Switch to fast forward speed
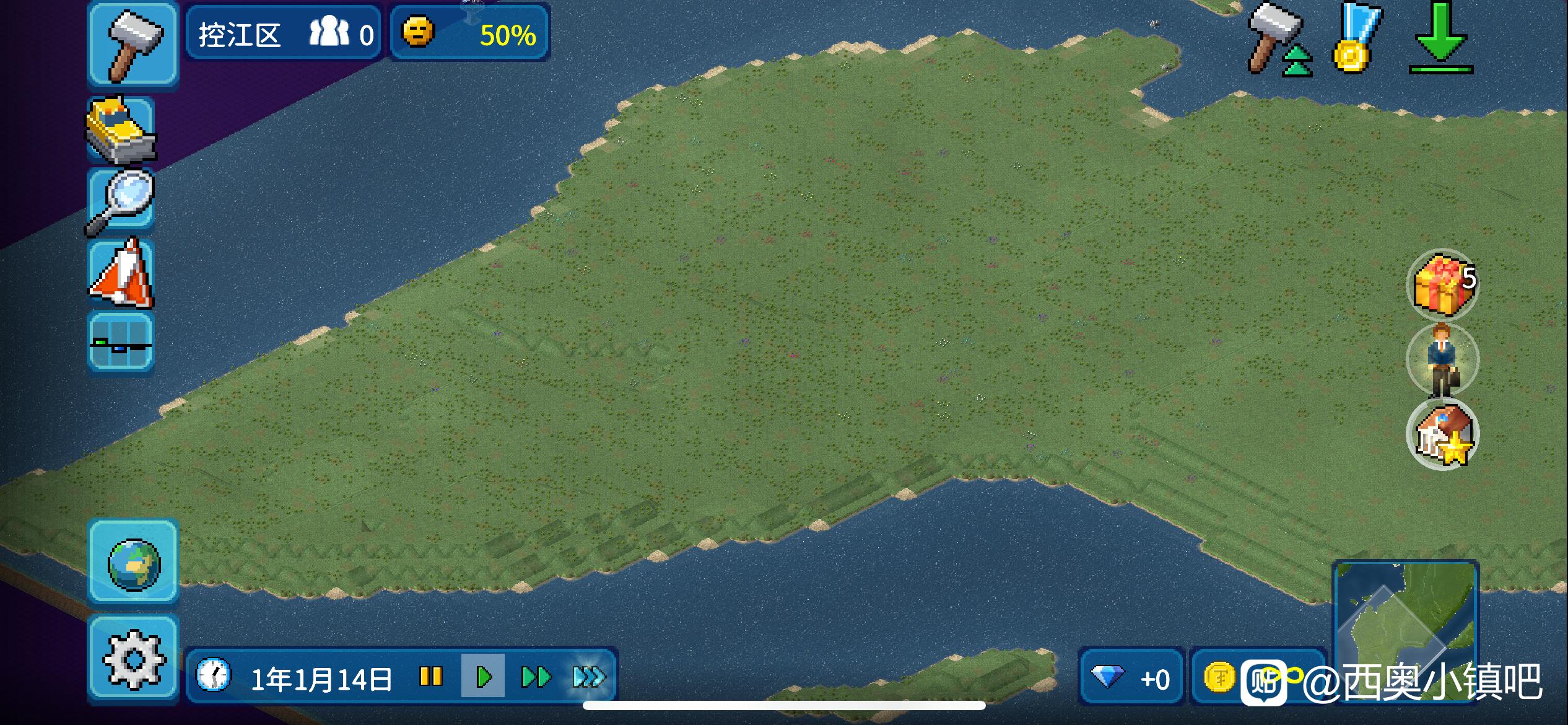Image resolution: width=1568 pixels, height=725 pixels. click(536, 677)
